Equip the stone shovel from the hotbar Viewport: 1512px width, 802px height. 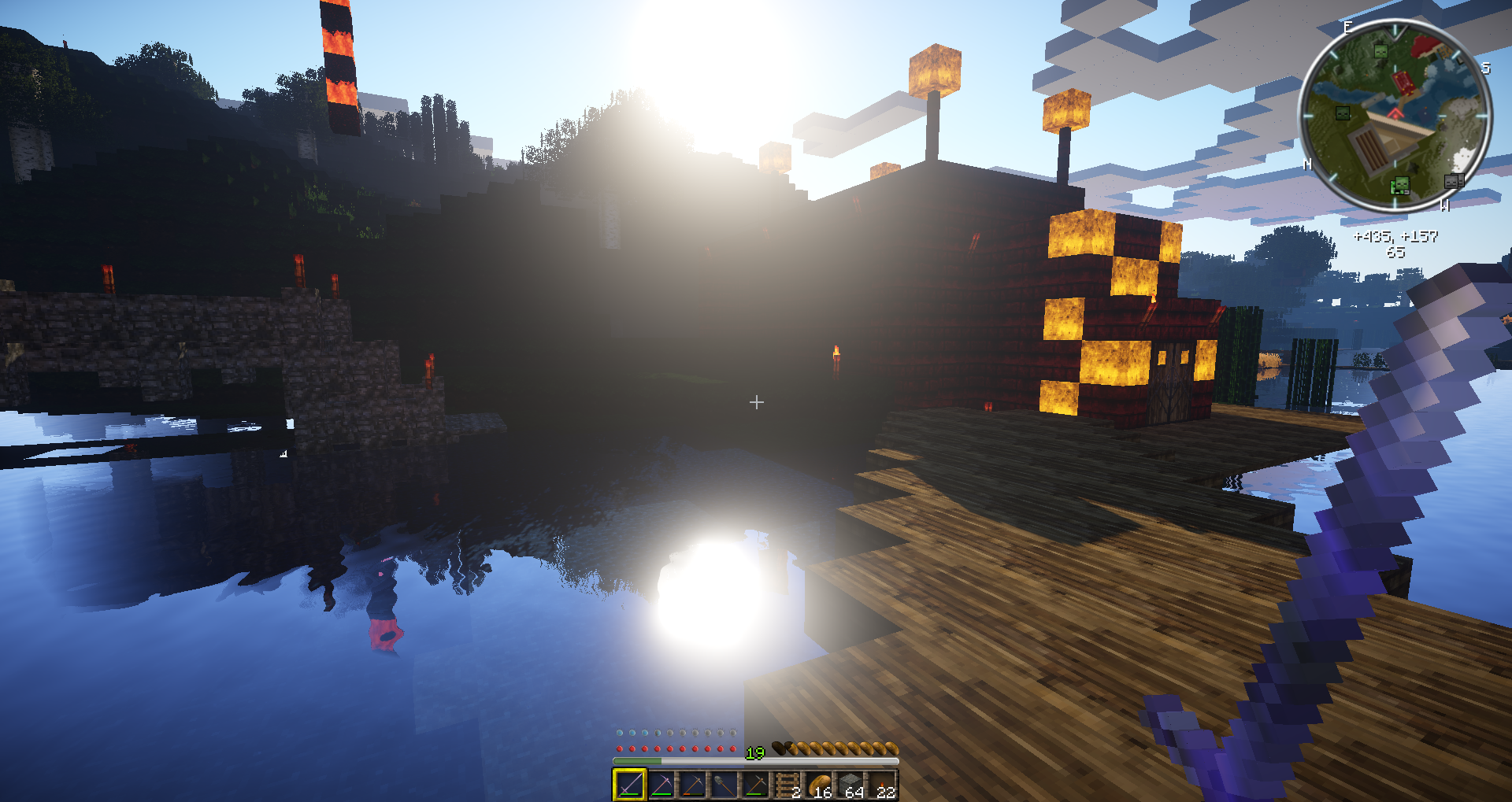click(x=724, y=785)
